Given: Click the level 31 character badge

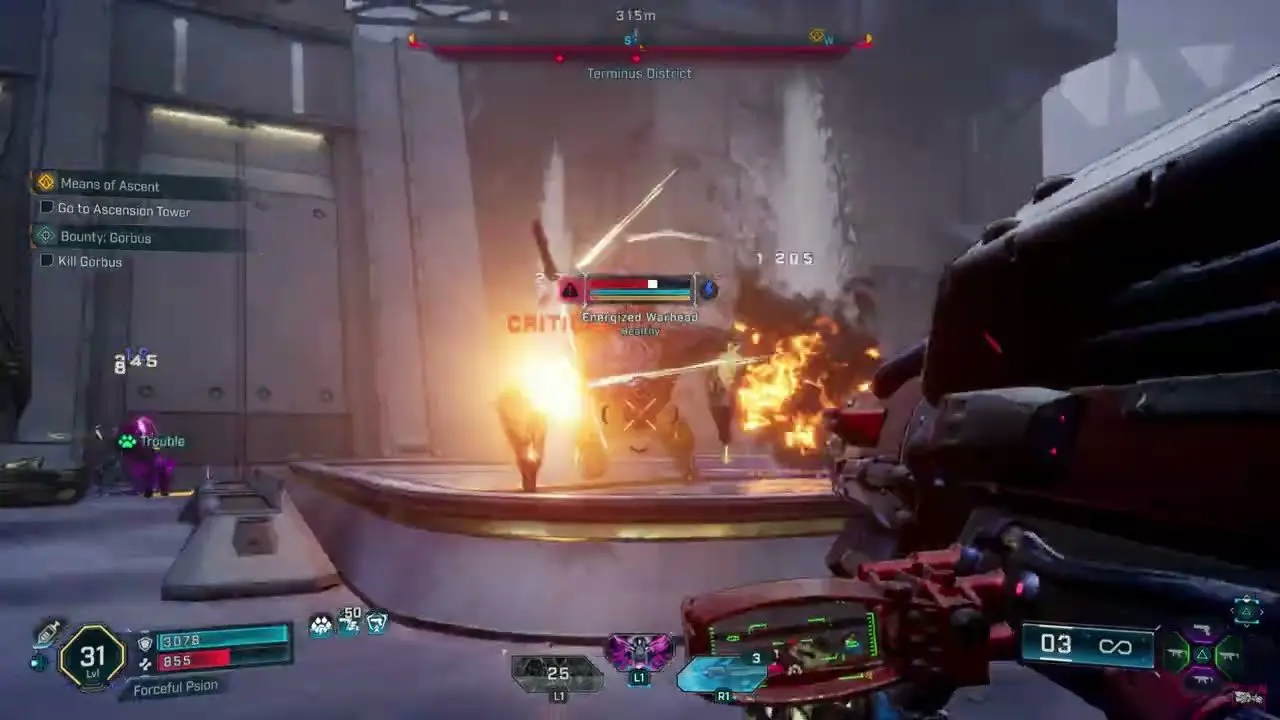Looking at the screenshot, I should point(93,656).
